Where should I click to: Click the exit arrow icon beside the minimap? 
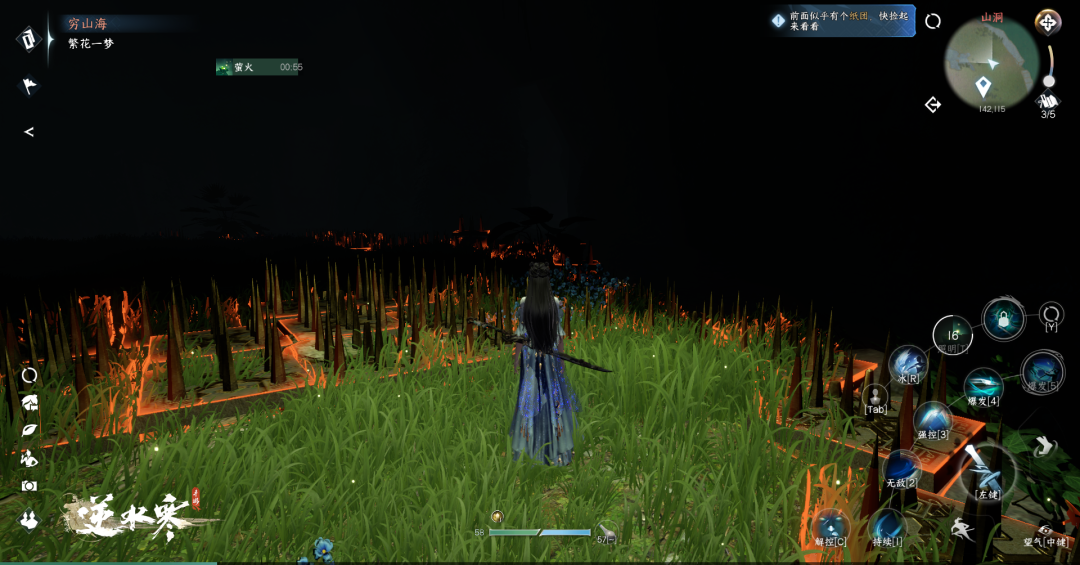click(x=933, y=104)
